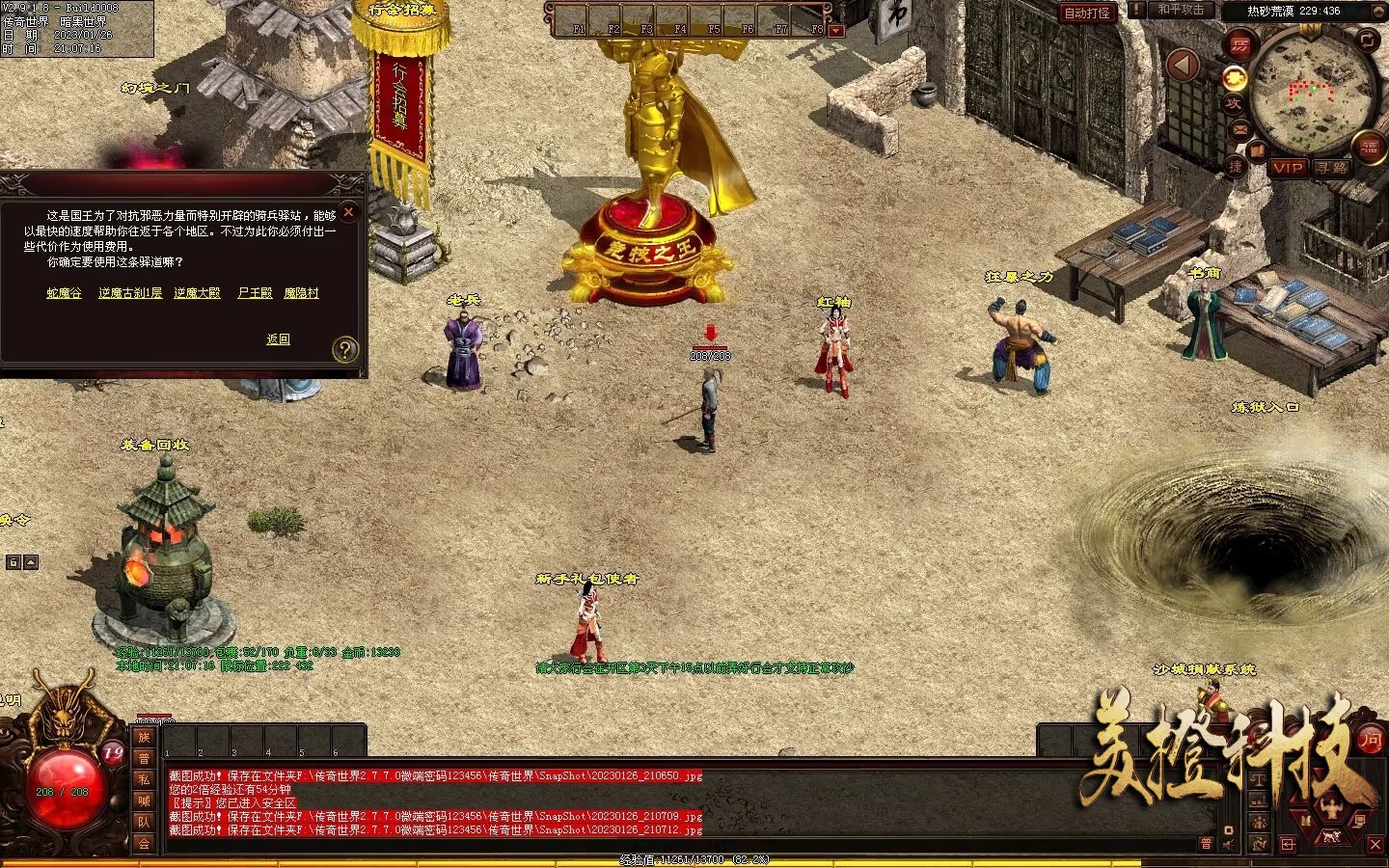Click the 攻 round button beside the minimap
Image resolution: width=1389 pixels, height=868 pixels.
click(1233, 103)
